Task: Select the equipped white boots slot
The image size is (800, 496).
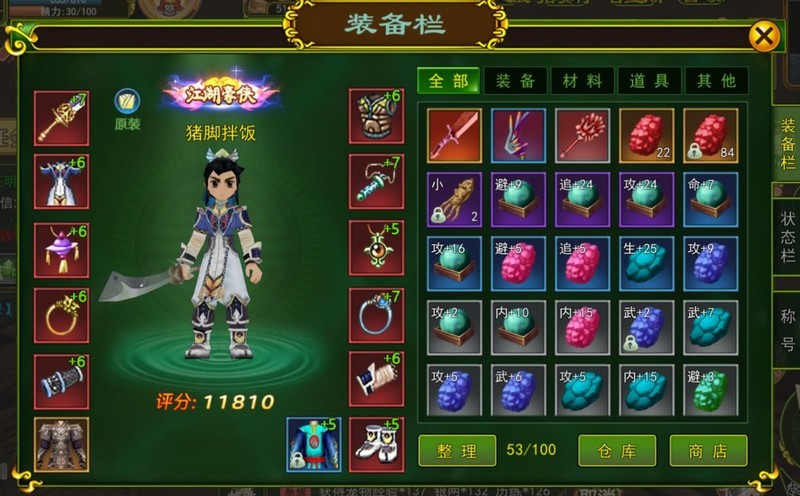Action: (376, 444)
